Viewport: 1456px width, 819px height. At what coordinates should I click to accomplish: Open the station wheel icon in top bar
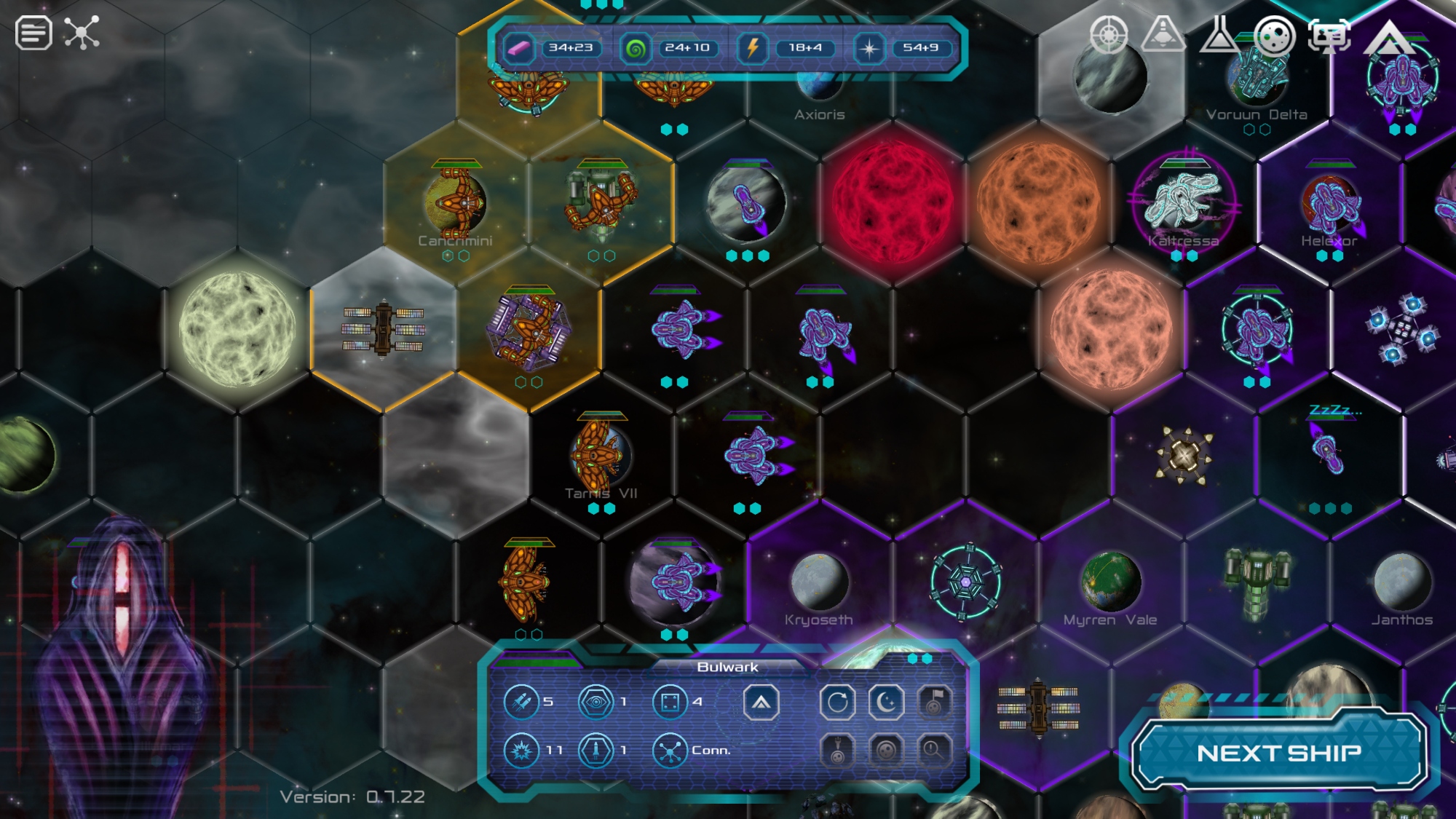pos(1108,35)
